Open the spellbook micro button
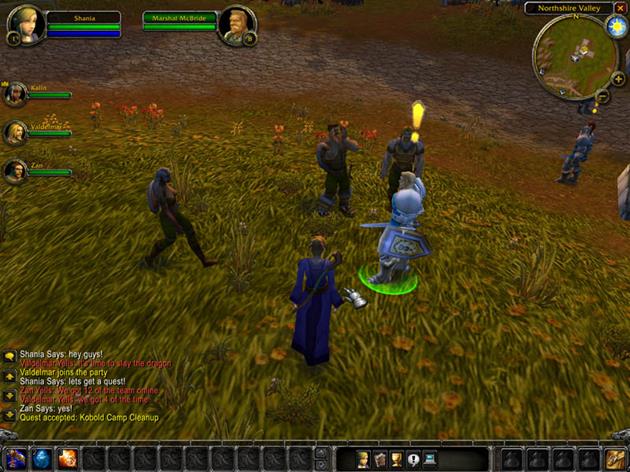630x472 pixels. [380, 459]
